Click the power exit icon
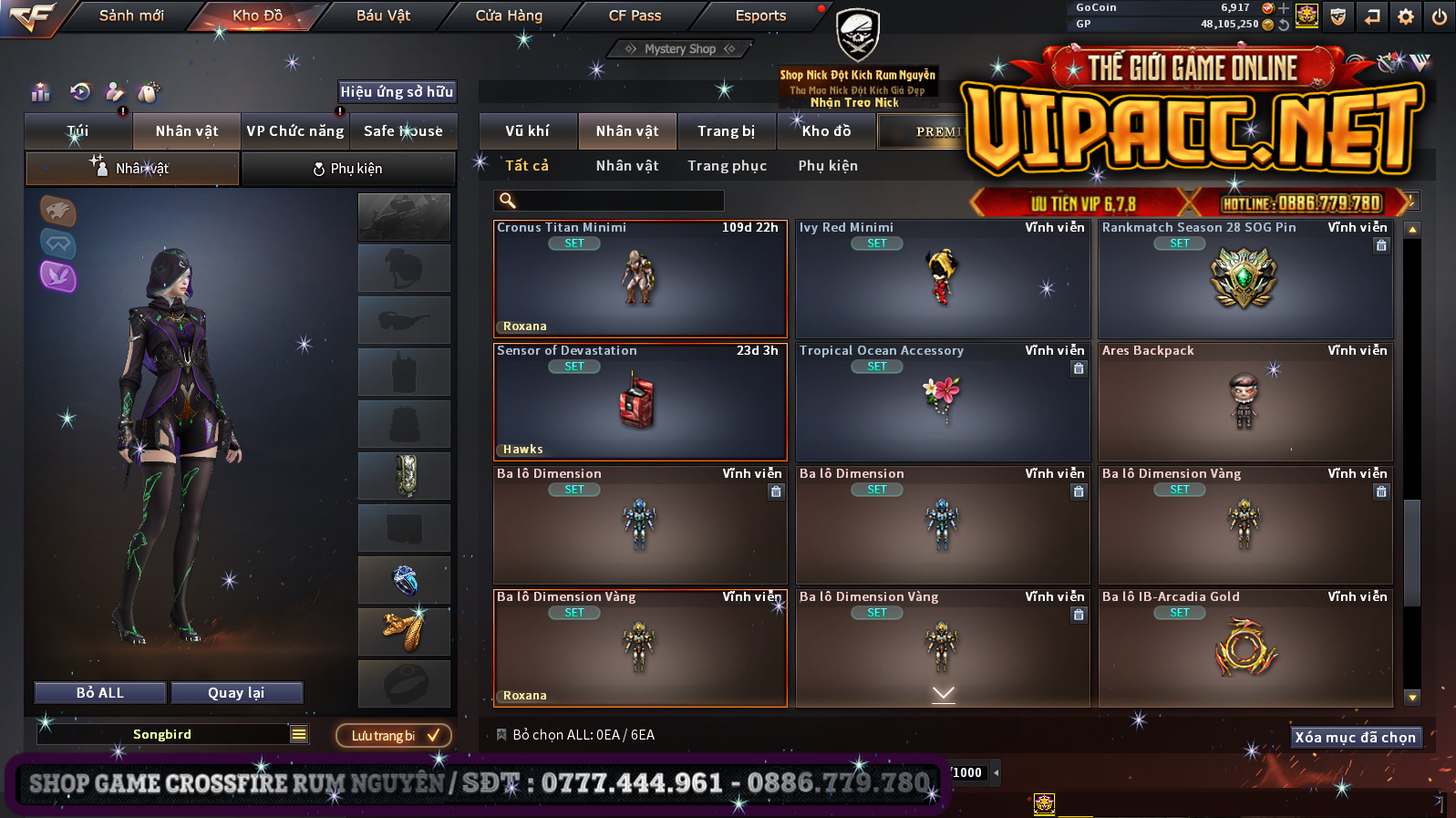1456x818 pixels. coord(1440,16)
